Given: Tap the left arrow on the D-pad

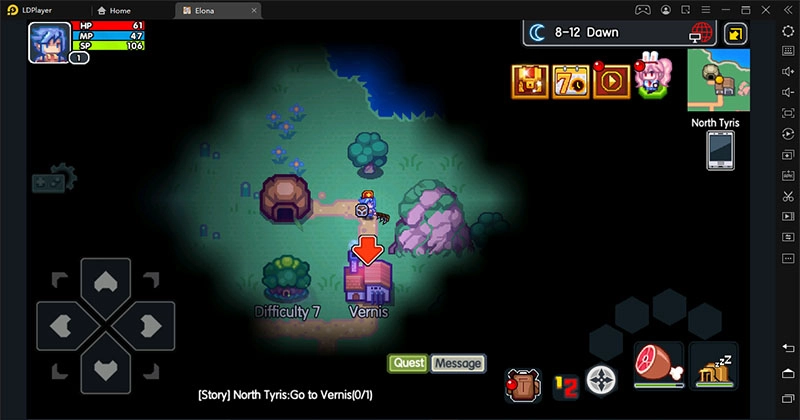Looking at the screenshot, I should (x=61, y=325).
